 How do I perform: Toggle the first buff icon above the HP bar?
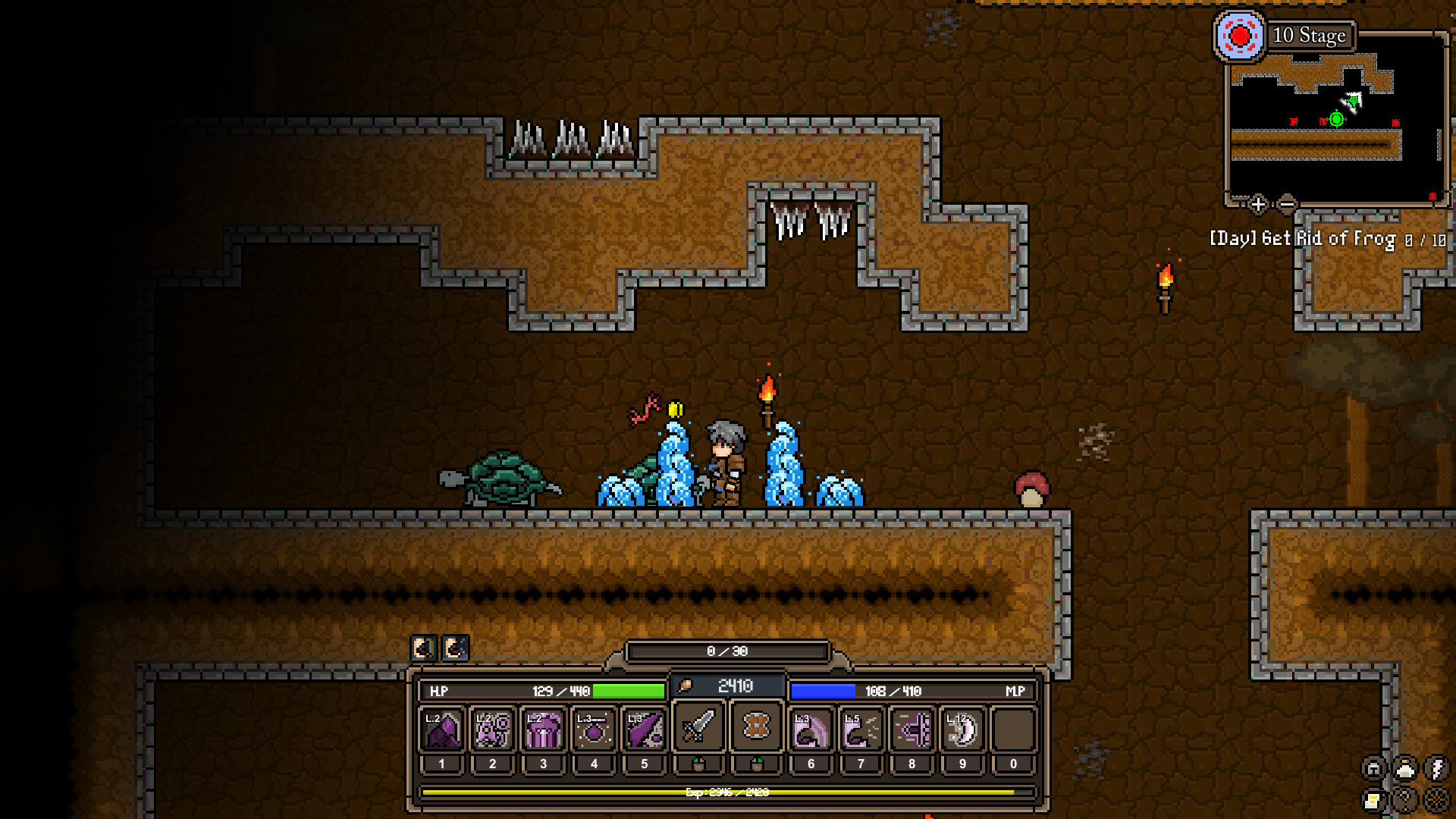coord(425,648)
